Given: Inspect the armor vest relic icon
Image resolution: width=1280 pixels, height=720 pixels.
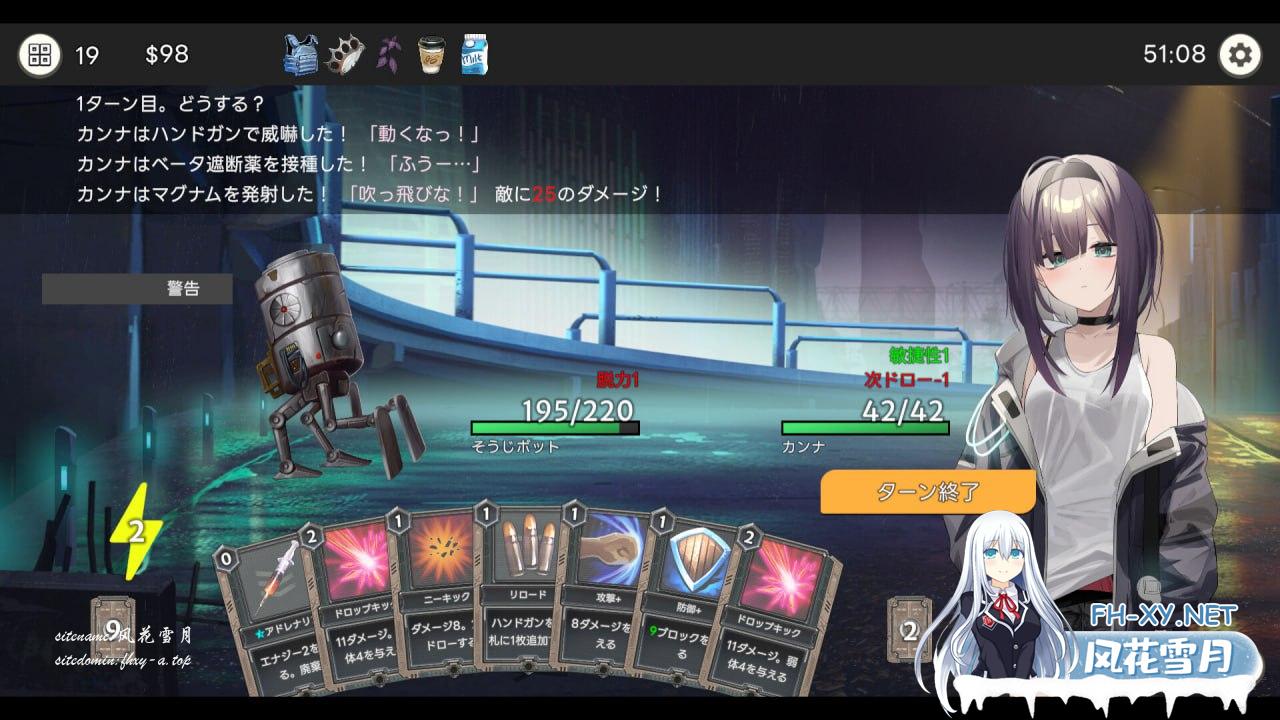Looking at the screenshot, I should coord(302,55).
